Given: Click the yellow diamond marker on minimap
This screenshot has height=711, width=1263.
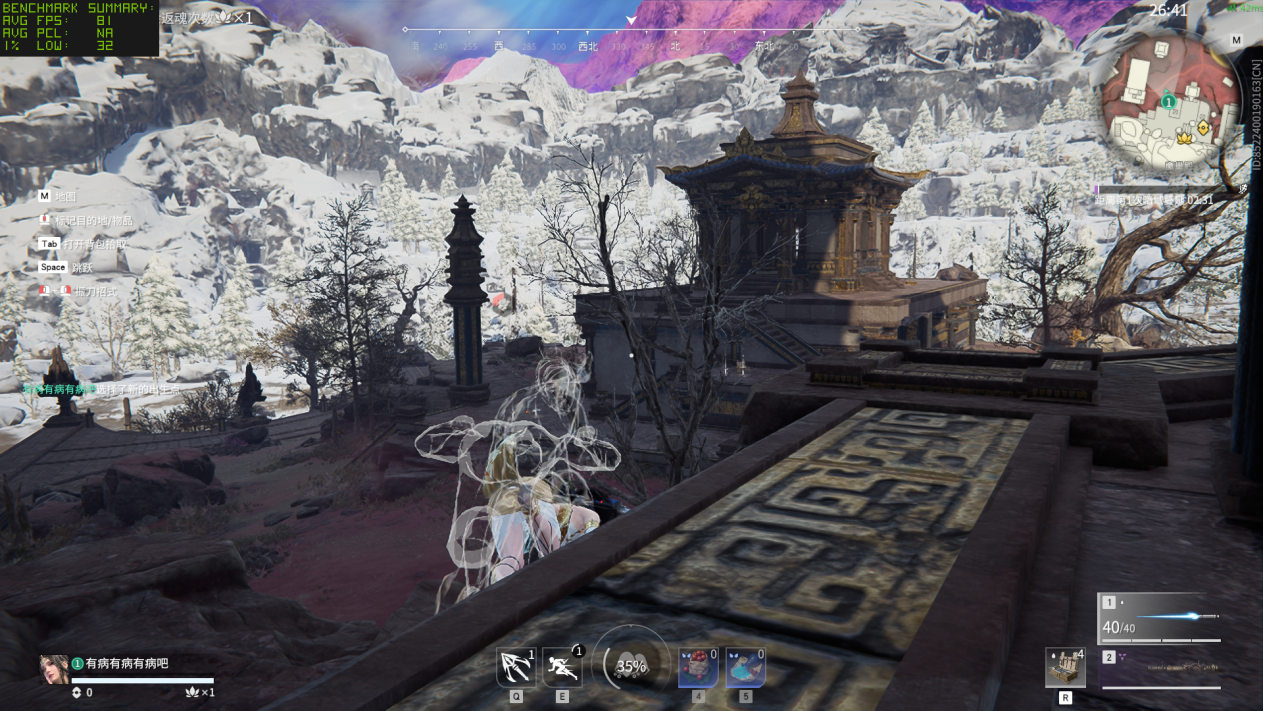Looking at the screenshot, I should pyautogui.click(x=1203, y=129).
